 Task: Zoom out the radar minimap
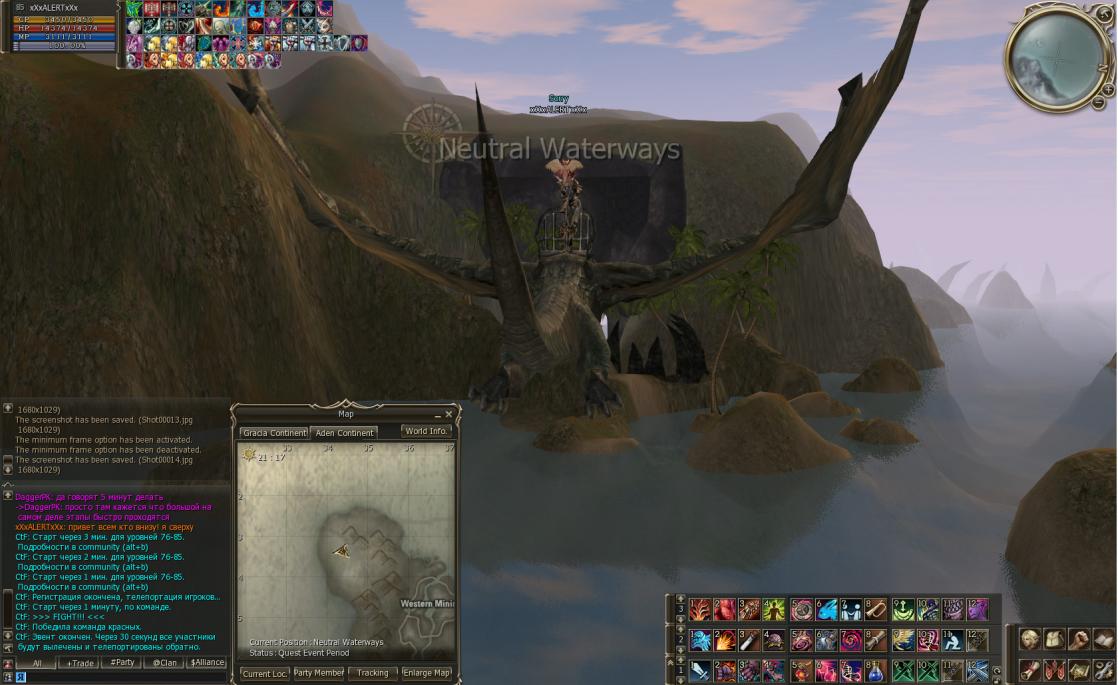coord(1097,103)
